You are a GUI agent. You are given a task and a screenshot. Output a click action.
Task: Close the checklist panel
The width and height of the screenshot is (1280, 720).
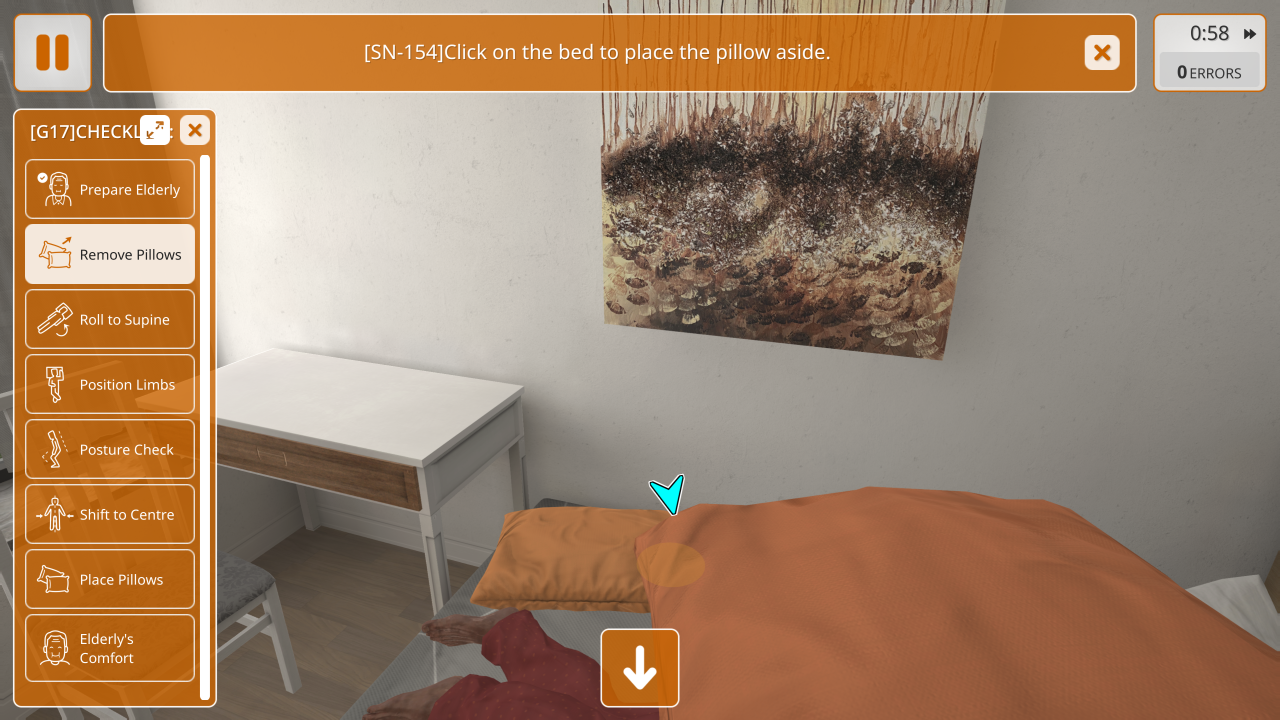point(195,130)
